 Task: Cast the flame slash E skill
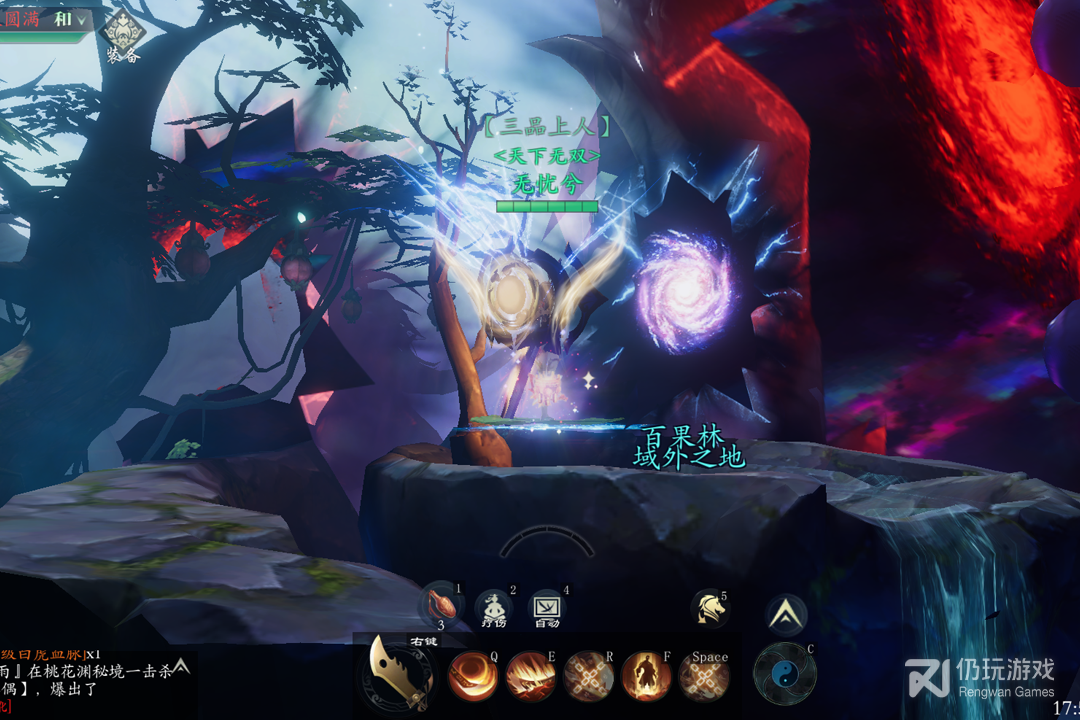(530, 677)
